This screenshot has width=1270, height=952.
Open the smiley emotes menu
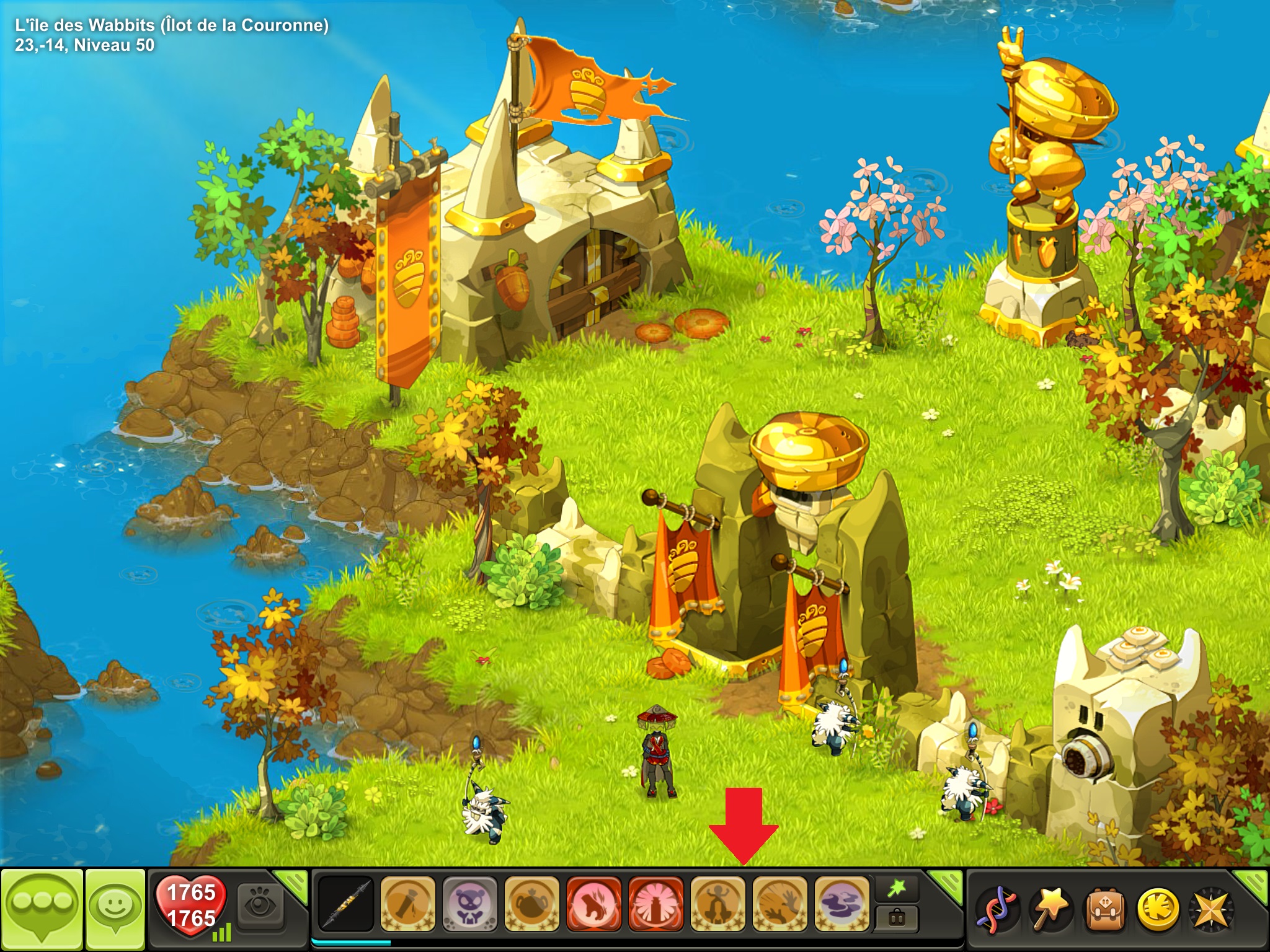115,909
